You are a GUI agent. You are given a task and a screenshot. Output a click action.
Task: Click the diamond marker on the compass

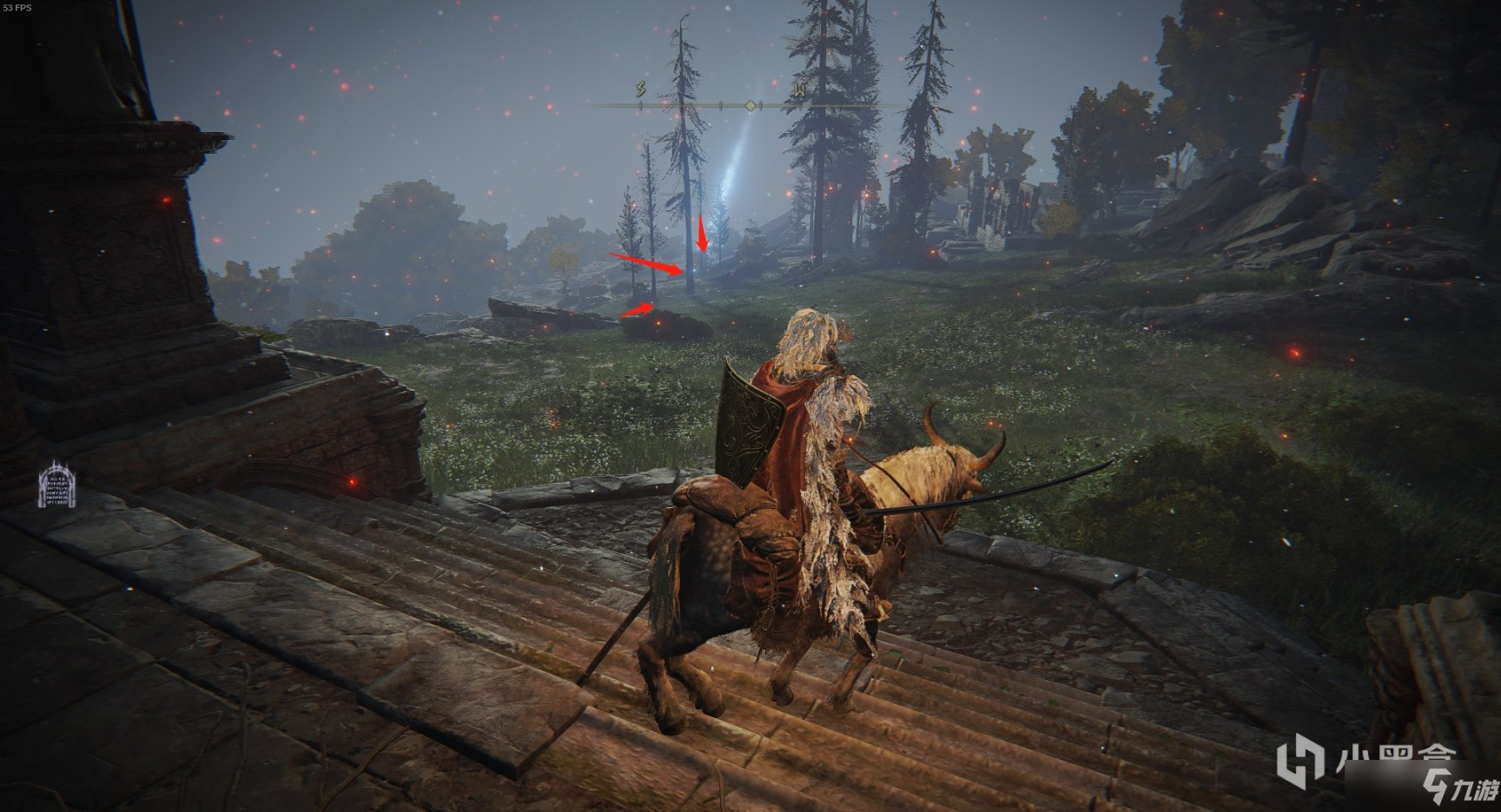click(x=750, y=105)
